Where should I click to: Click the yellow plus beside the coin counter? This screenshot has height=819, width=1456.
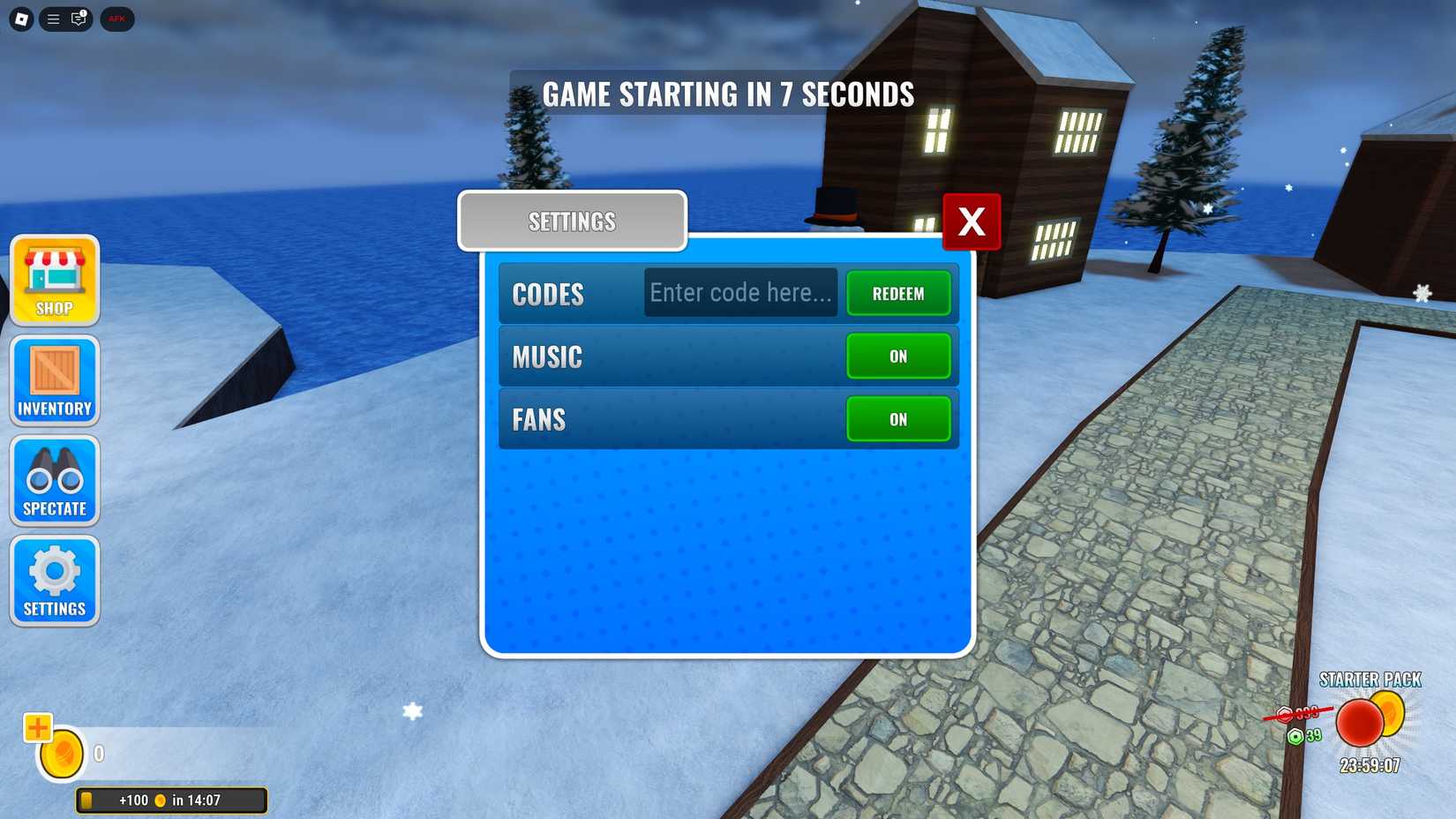(37, 728)
